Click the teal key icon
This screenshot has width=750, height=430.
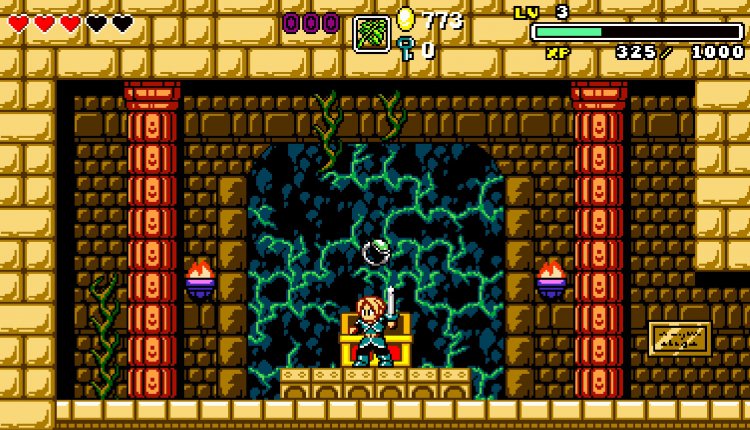(405, 48)
